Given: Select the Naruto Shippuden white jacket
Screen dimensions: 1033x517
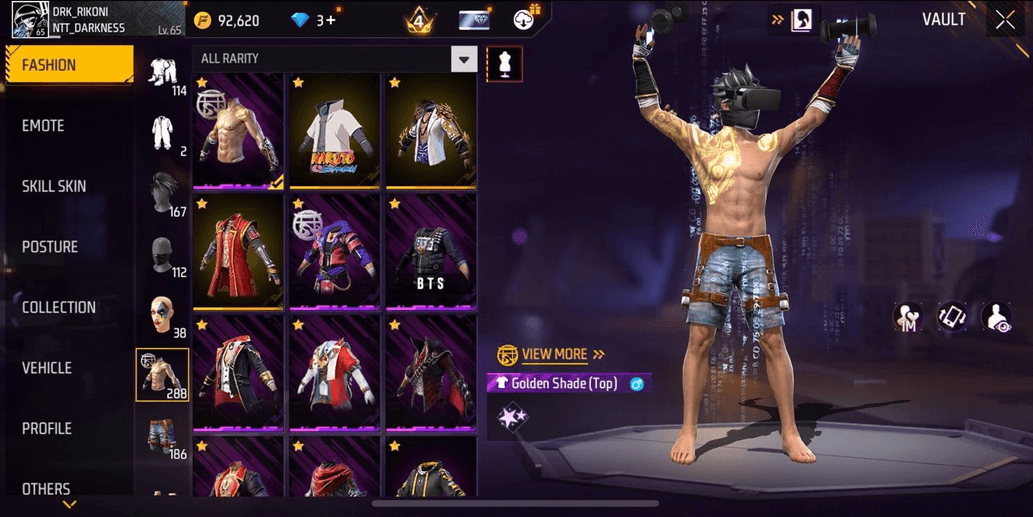Looking at the screenshot, I should 334,131.
